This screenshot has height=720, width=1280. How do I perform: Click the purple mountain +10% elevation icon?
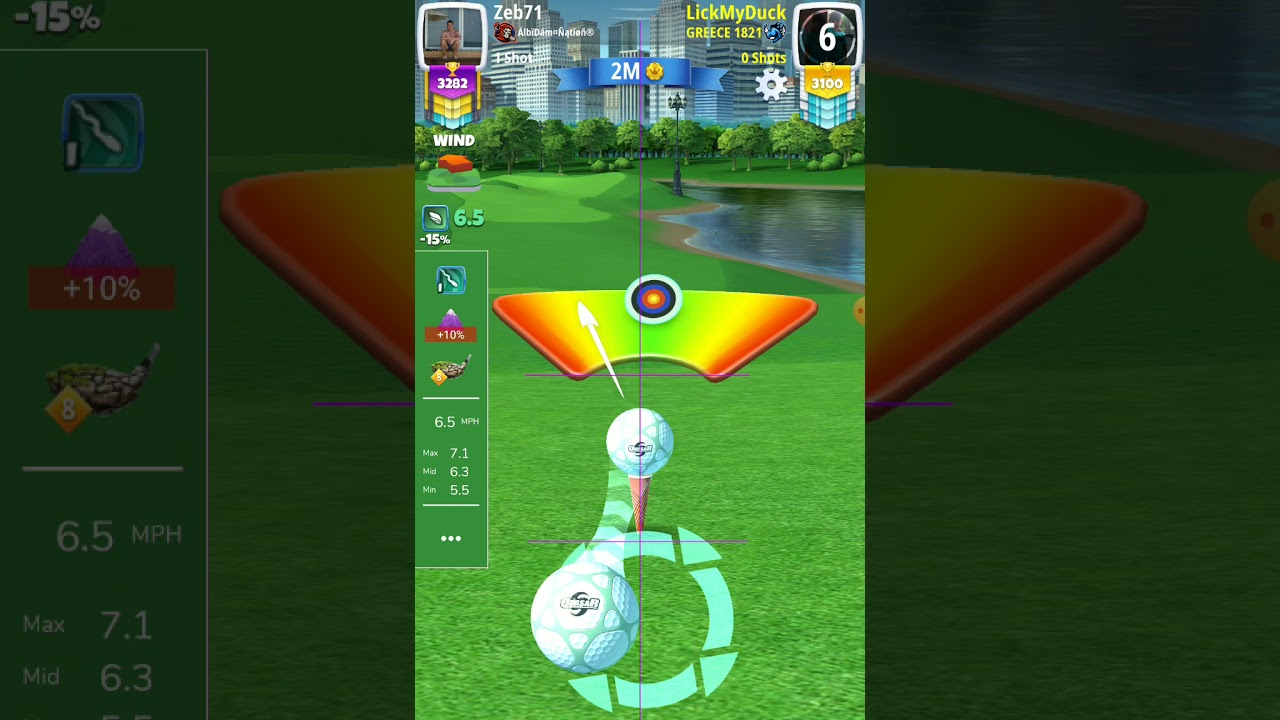pyautogui.click(x=450, y=326)
